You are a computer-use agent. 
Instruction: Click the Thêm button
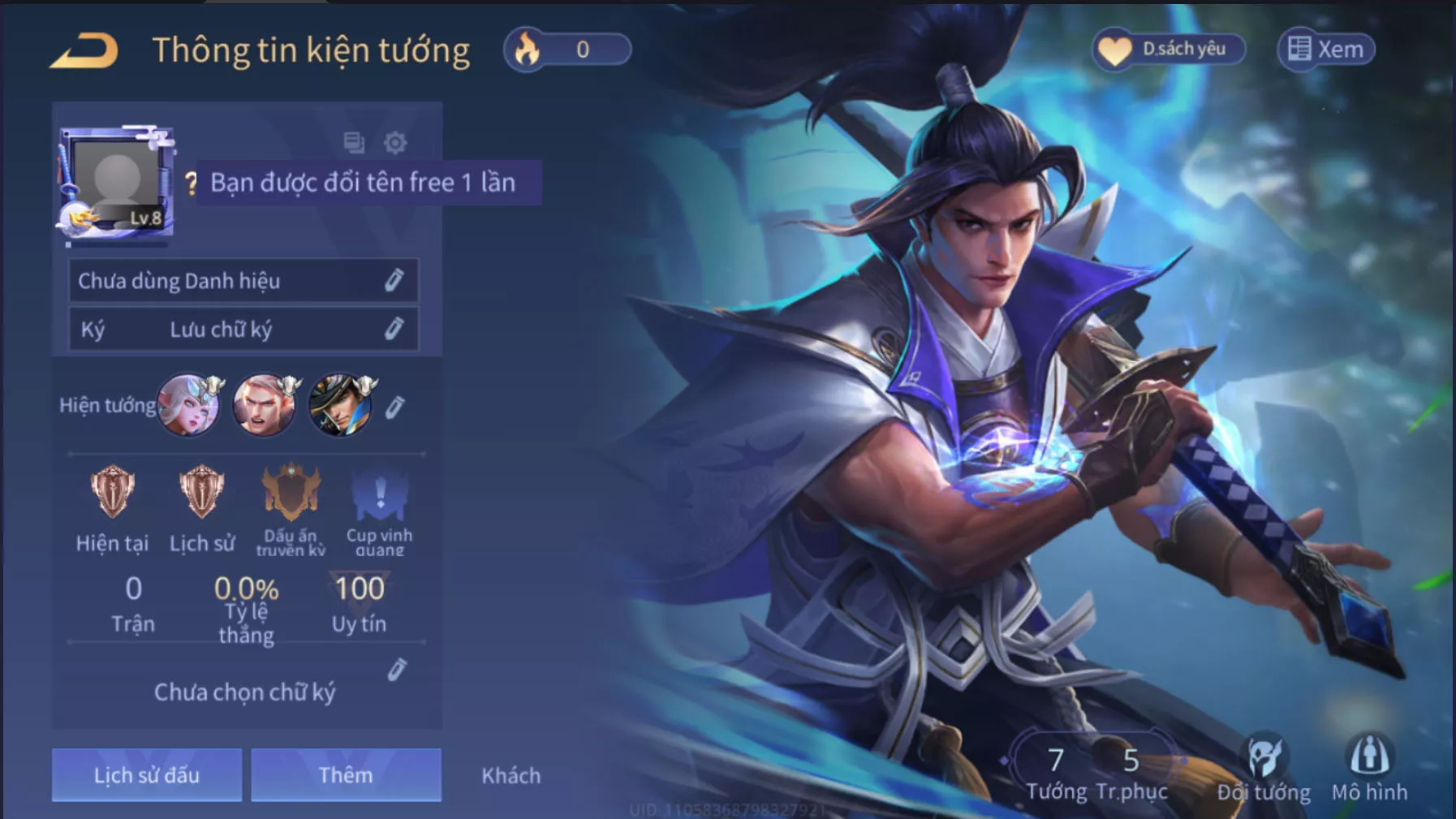[x=346, y=775]
